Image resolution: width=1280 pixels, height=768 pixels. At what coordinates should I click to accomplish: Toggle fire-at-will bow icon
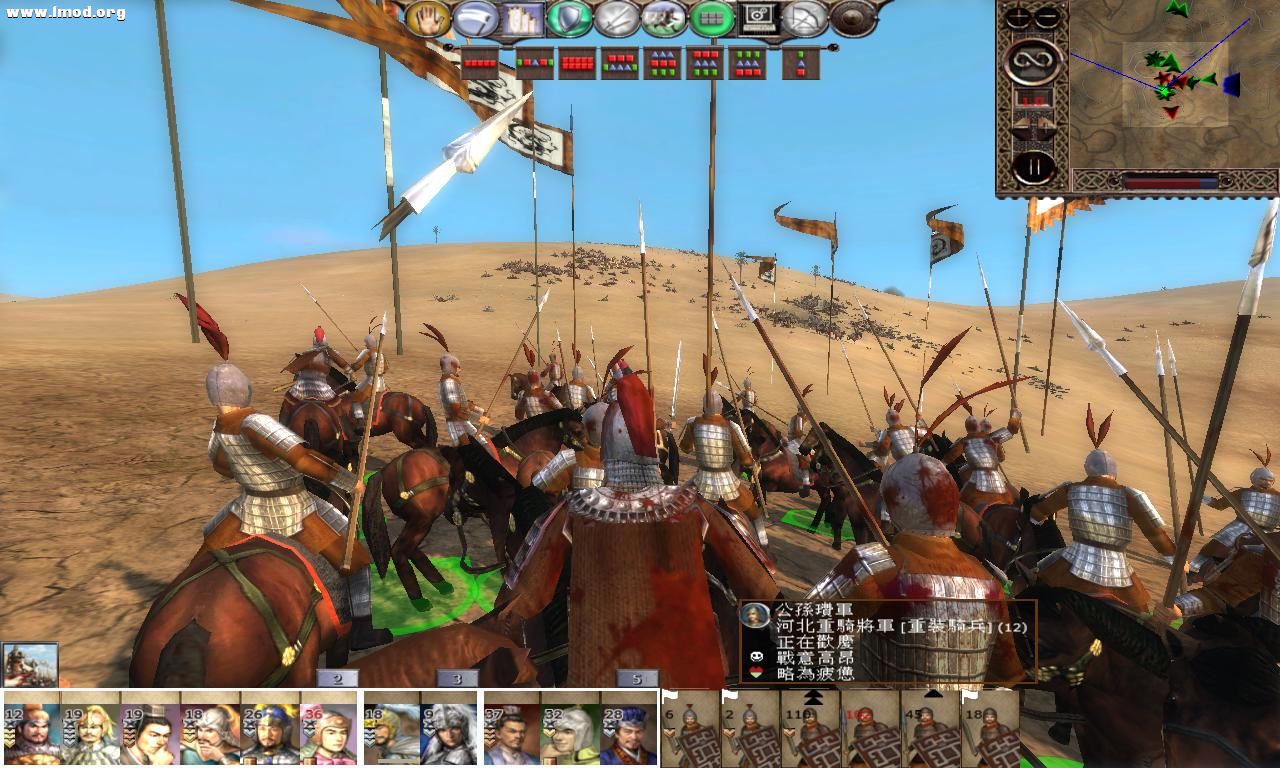(x=804, y=18)
